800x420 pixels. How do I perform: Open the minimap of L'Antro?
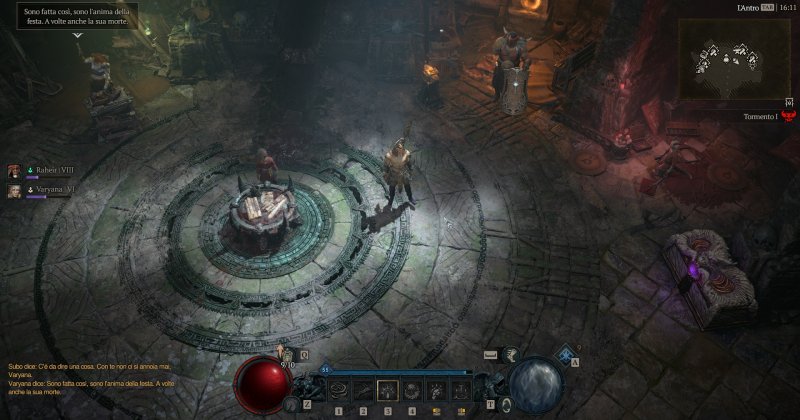[737, 56]
